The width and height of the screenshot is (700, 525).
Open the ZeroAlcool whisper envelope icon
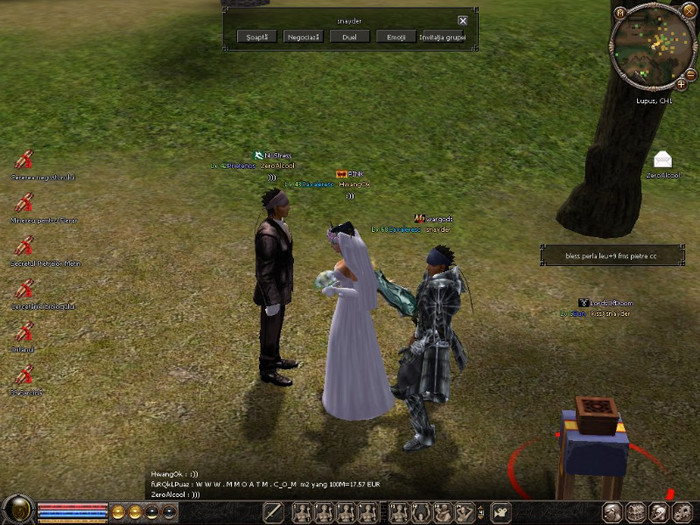662,160
